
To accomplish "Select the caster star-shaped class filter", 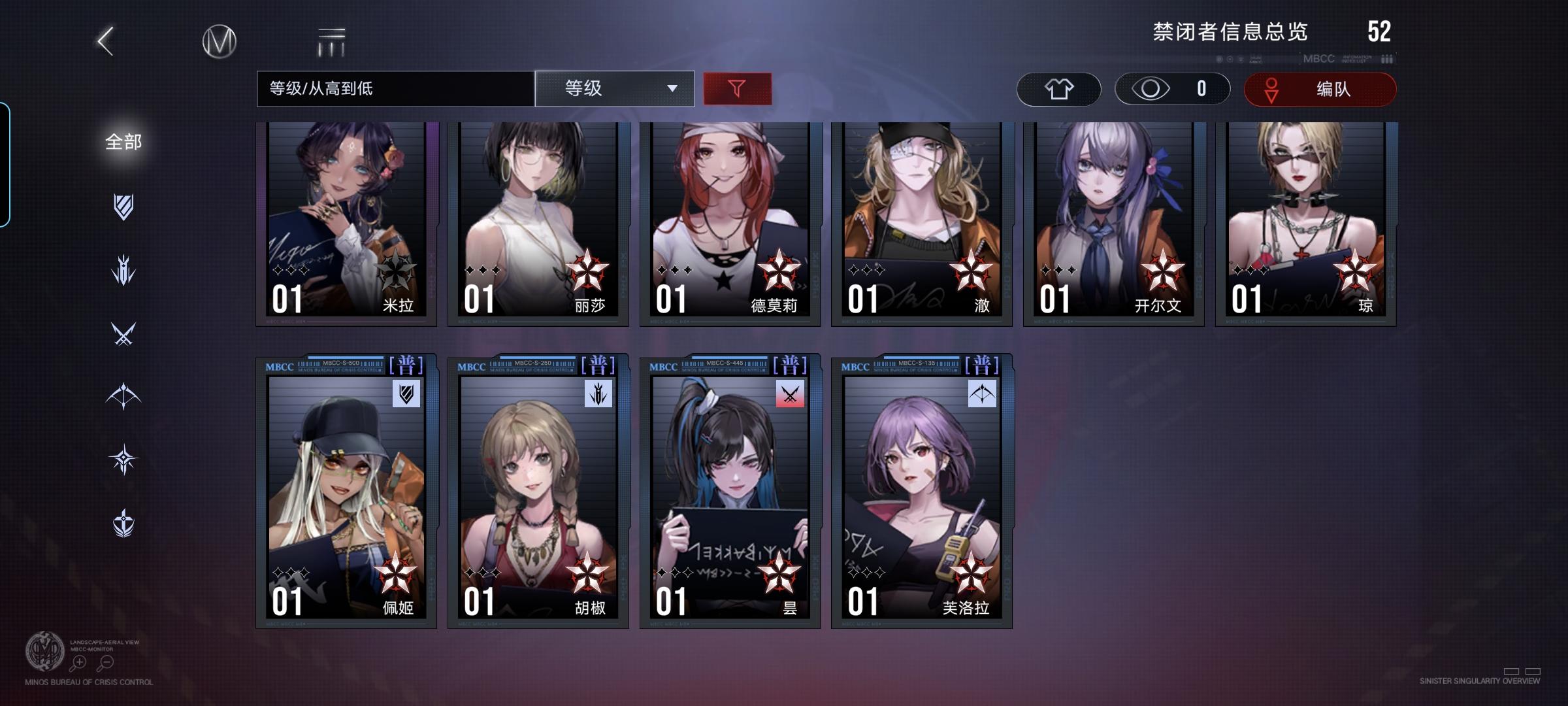I will [124, 459].
